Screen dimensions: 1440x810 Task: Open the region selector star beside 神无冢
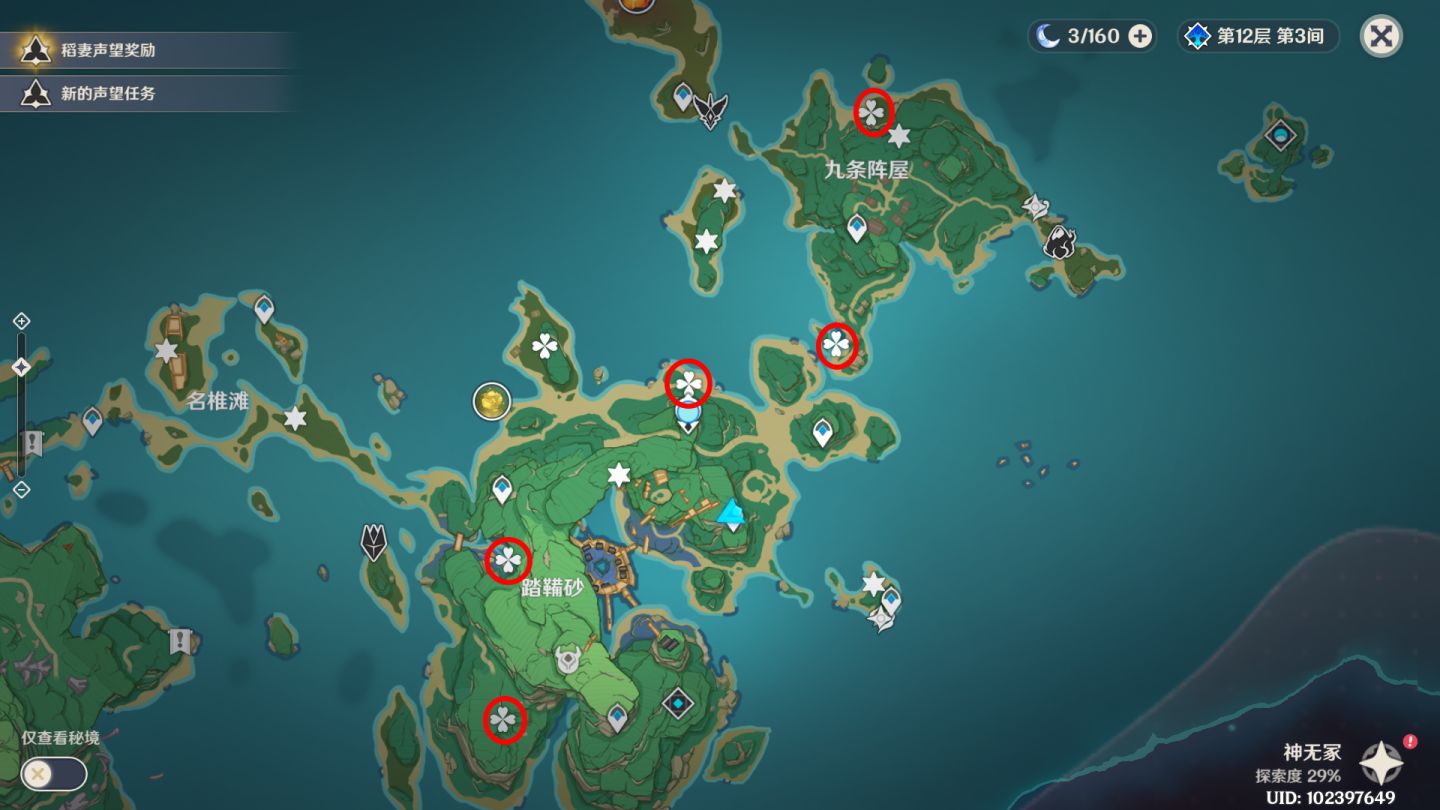pos(1381,763)
